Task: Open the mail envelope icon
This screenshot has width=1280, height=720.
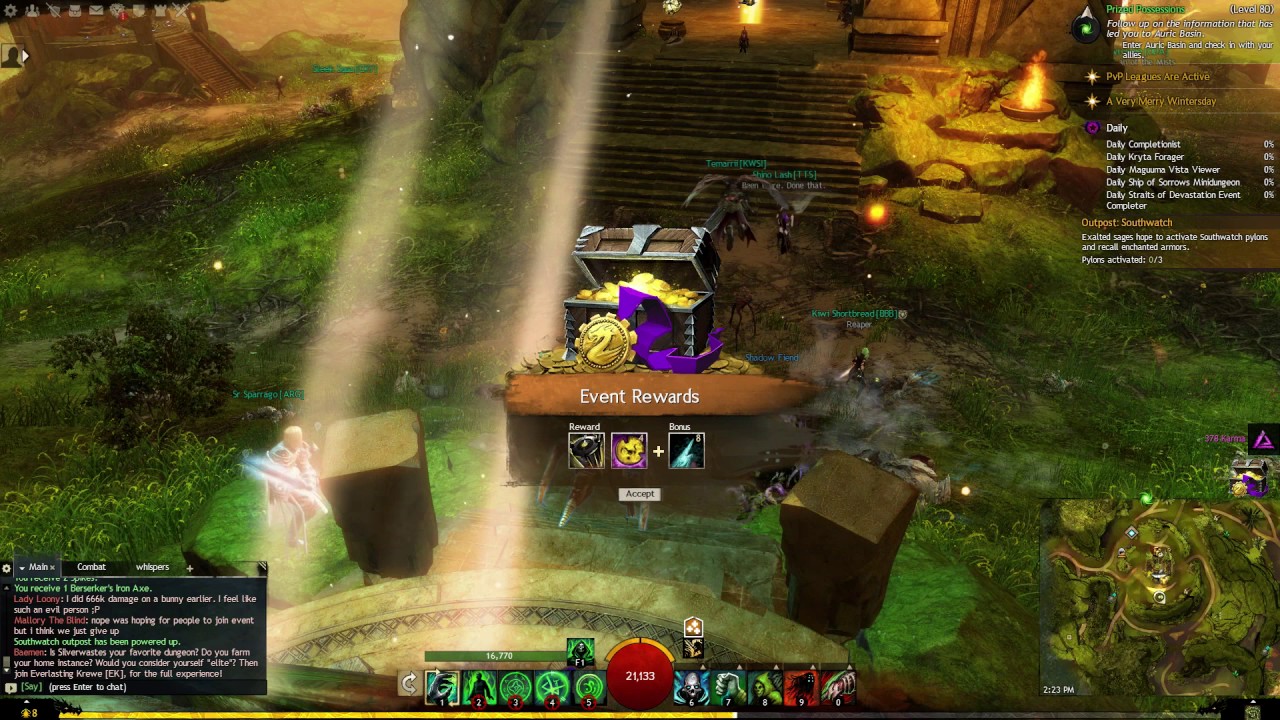Action: (97, 10)
